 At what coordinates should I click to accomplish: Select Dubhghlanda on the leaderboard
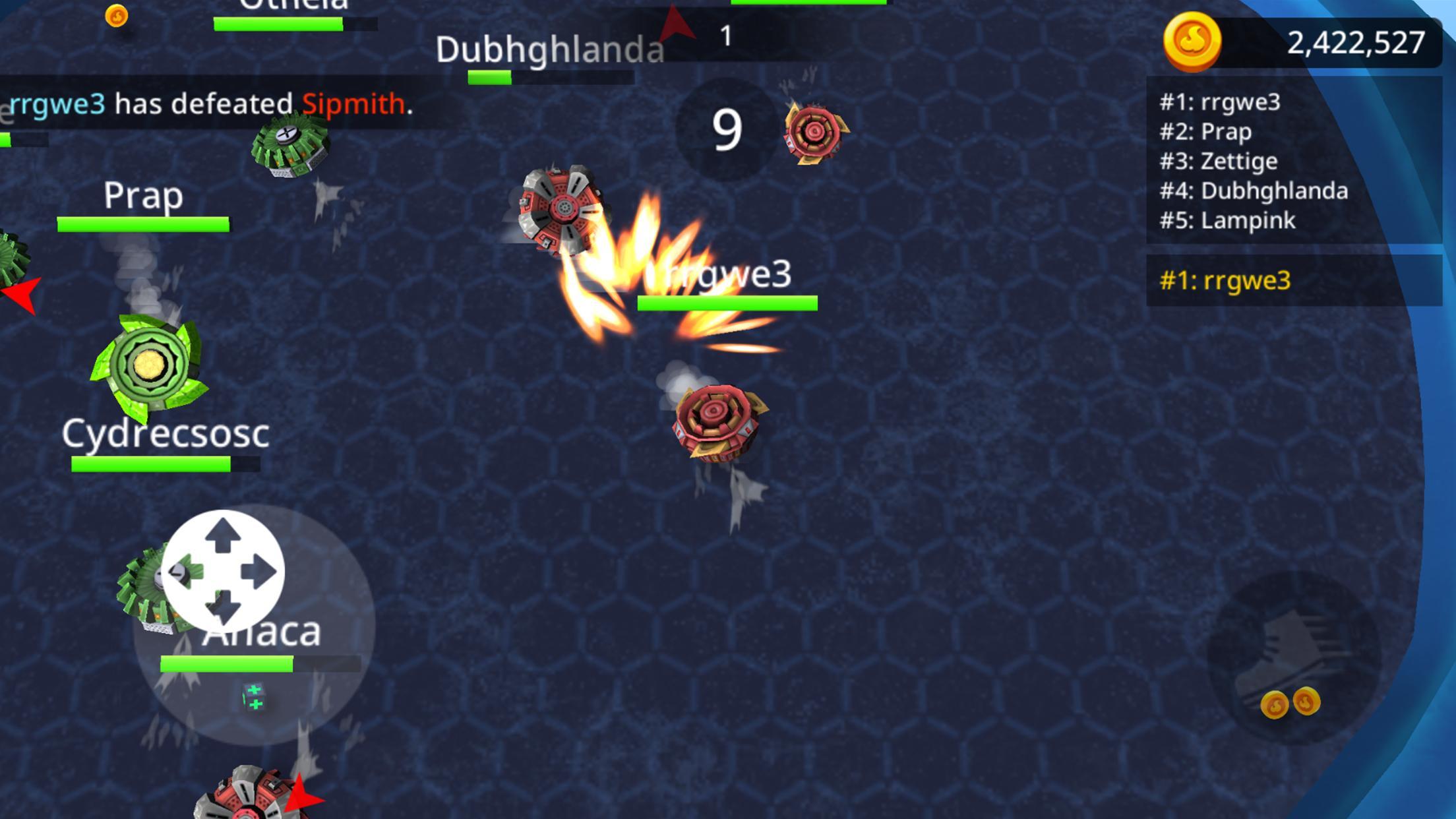1253,191
